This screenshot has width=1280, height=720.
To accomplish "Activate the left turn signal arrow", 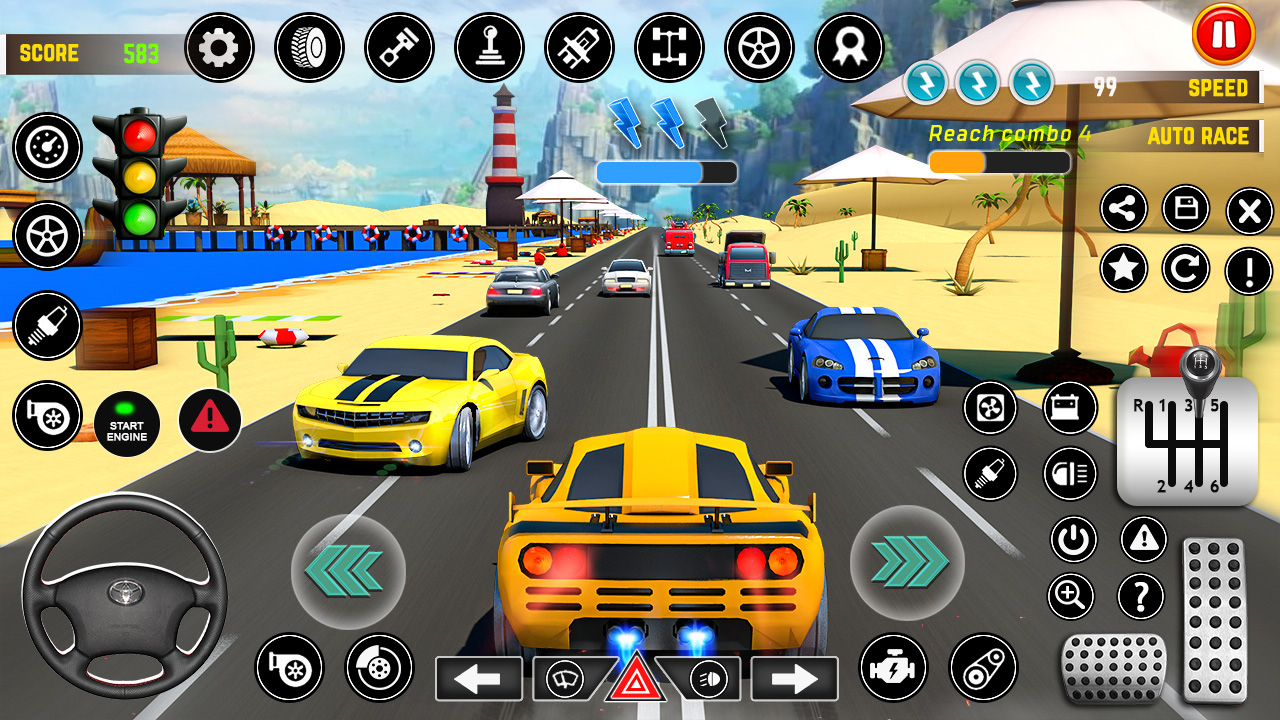I will pyautogui.click(x=478, y=679).
